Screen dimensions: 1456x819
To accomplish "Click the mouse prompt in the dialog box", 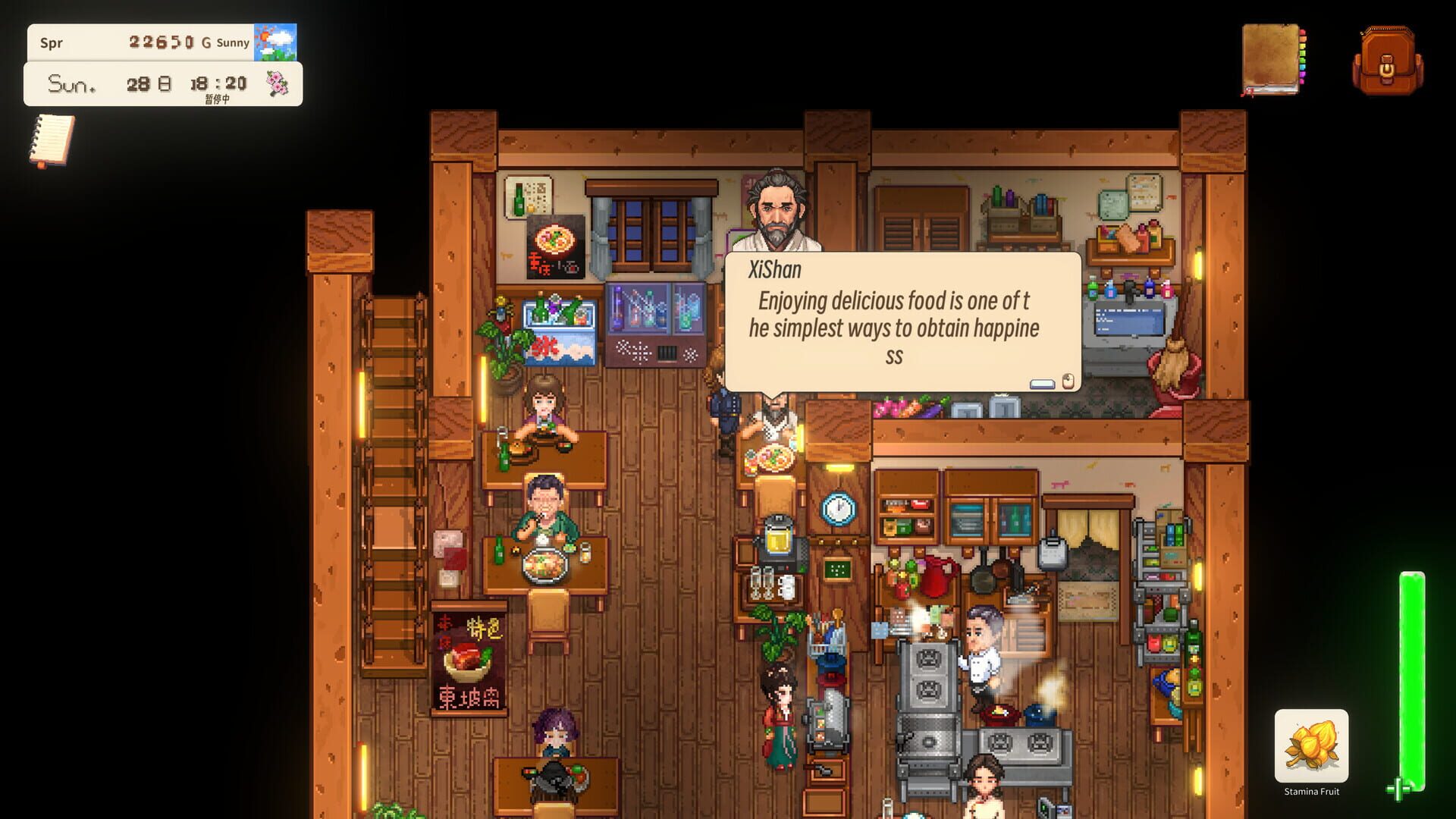I will (x=1068, y=381).
